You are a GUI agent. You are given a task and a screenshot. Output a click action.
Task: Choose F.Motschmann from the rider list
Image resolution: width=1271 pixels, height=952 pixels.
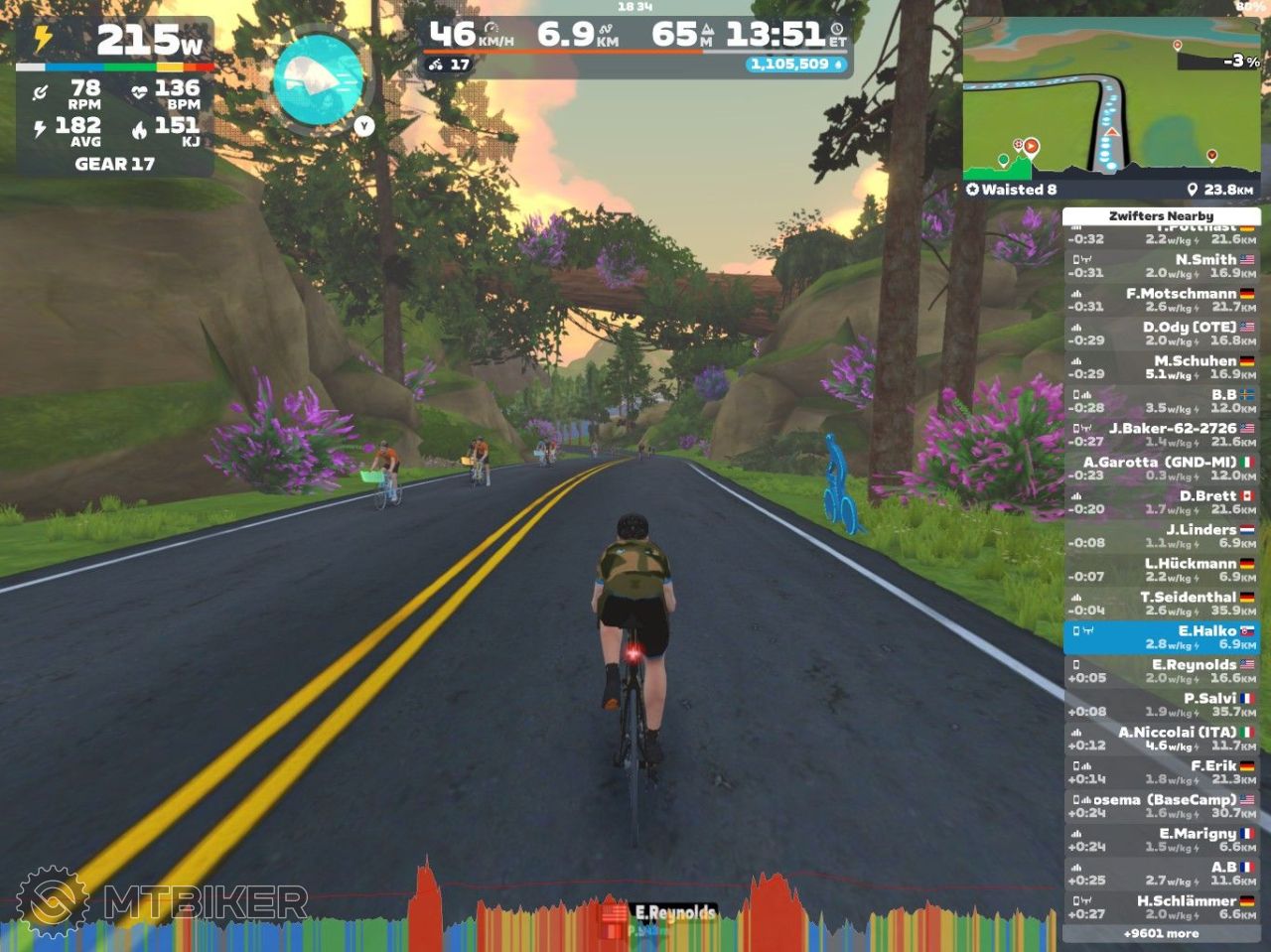(1161, 300)
